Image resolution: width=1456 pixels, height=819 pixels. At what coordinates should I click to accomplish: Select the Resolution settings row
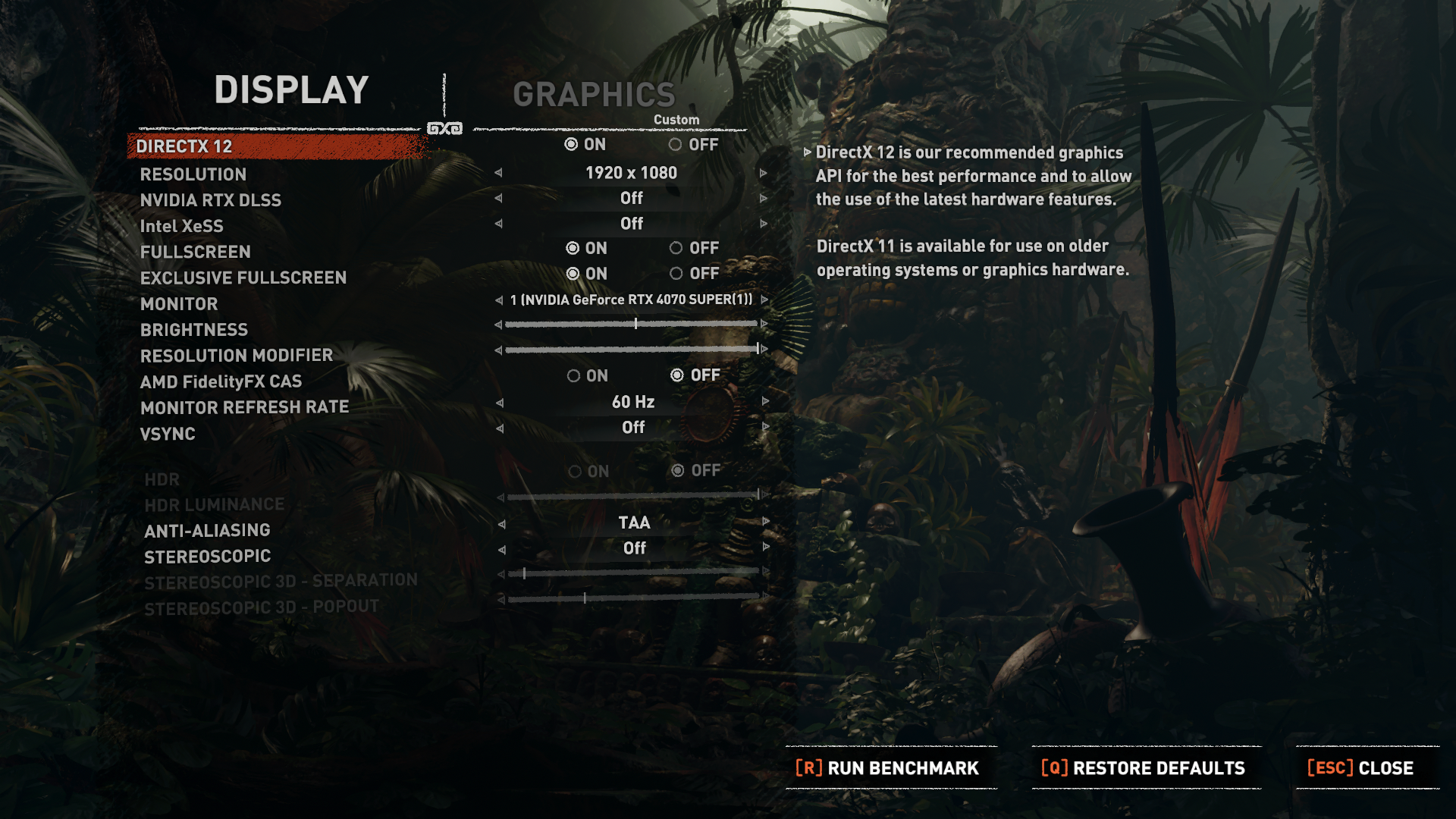pos(193,174)
